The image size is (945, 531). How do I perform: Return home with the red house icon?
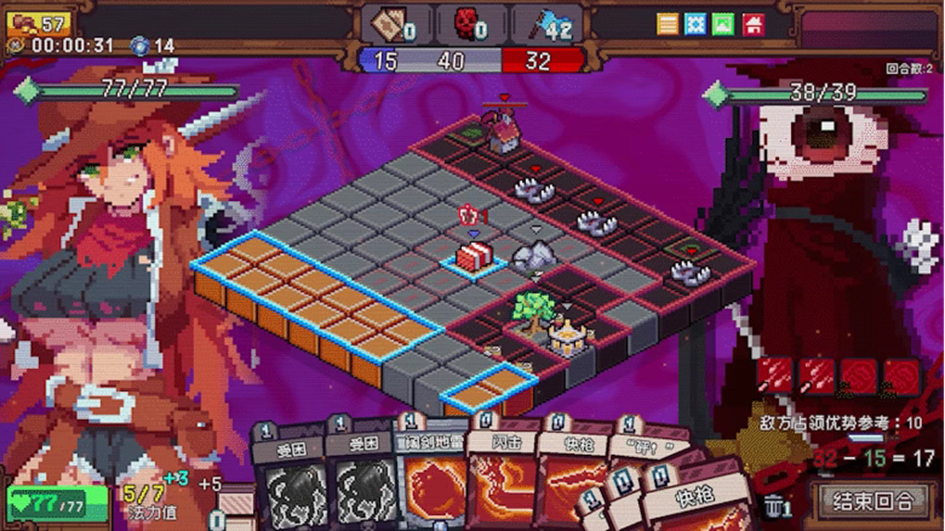pos(753,24)
